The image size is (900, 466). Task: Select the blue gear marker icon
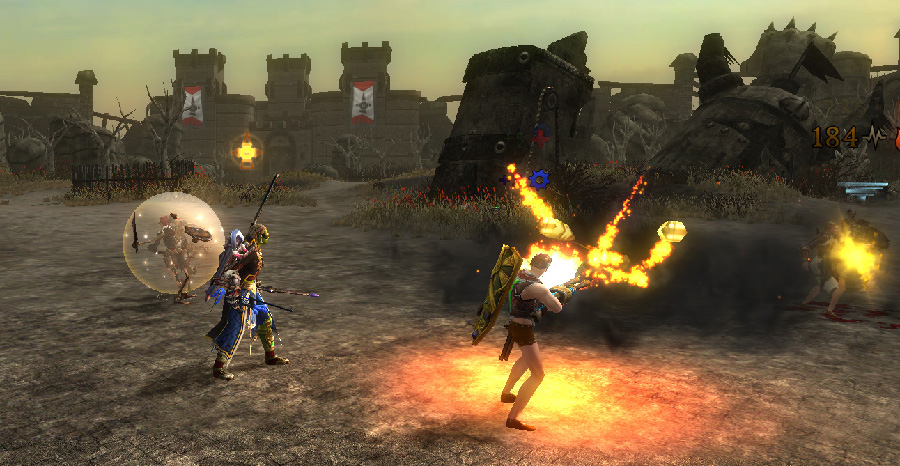pyautogui.click(x=540, y=179)
